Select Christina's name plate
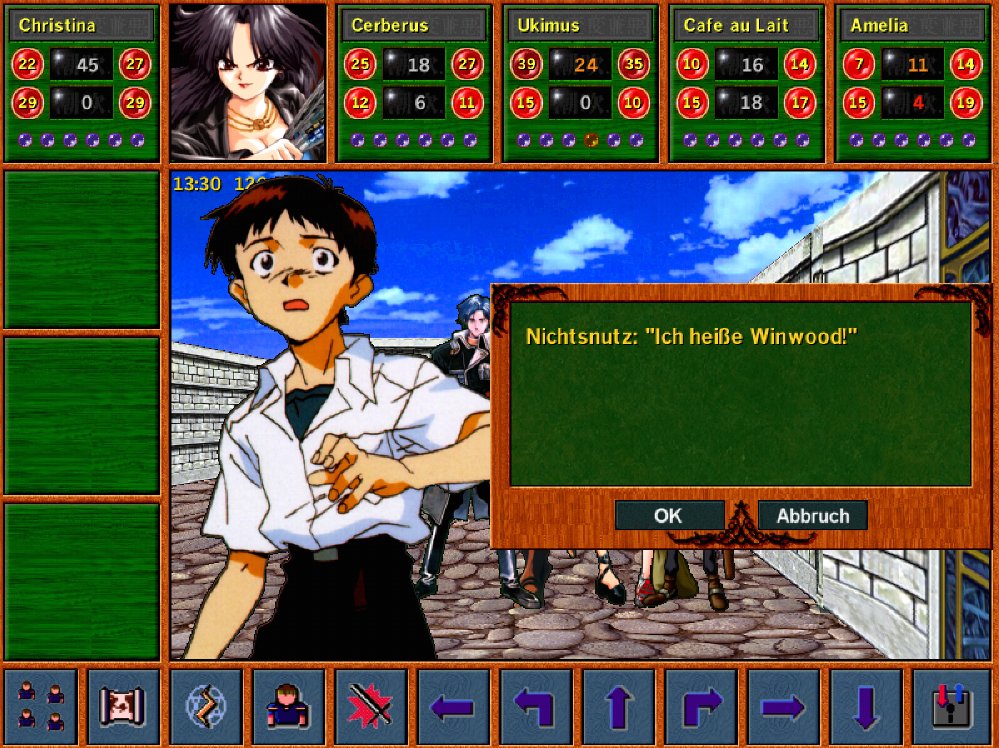The width and height of the screenshot is (999, 748). click(82, 25)
